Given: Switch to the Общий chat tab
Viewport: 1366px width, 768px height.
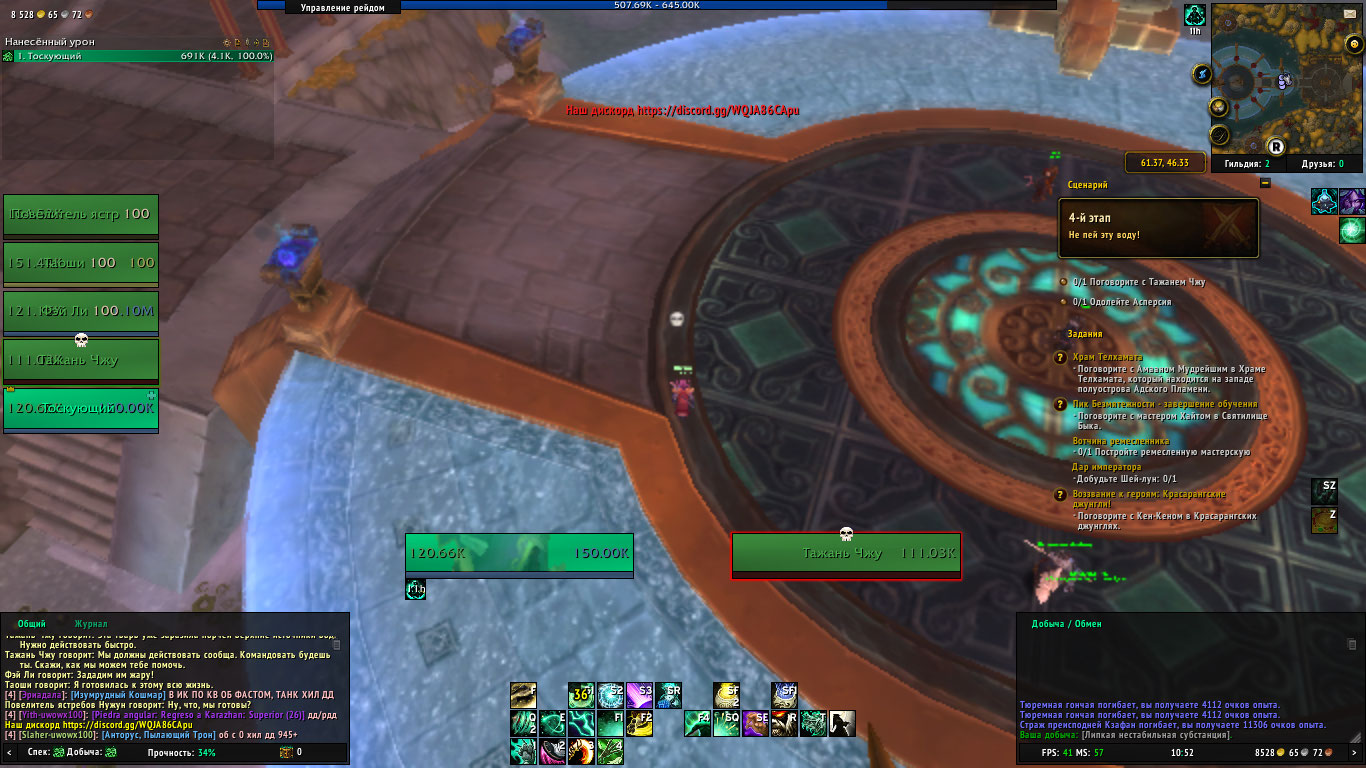Looking at the screenshot, I should point(31,624).
